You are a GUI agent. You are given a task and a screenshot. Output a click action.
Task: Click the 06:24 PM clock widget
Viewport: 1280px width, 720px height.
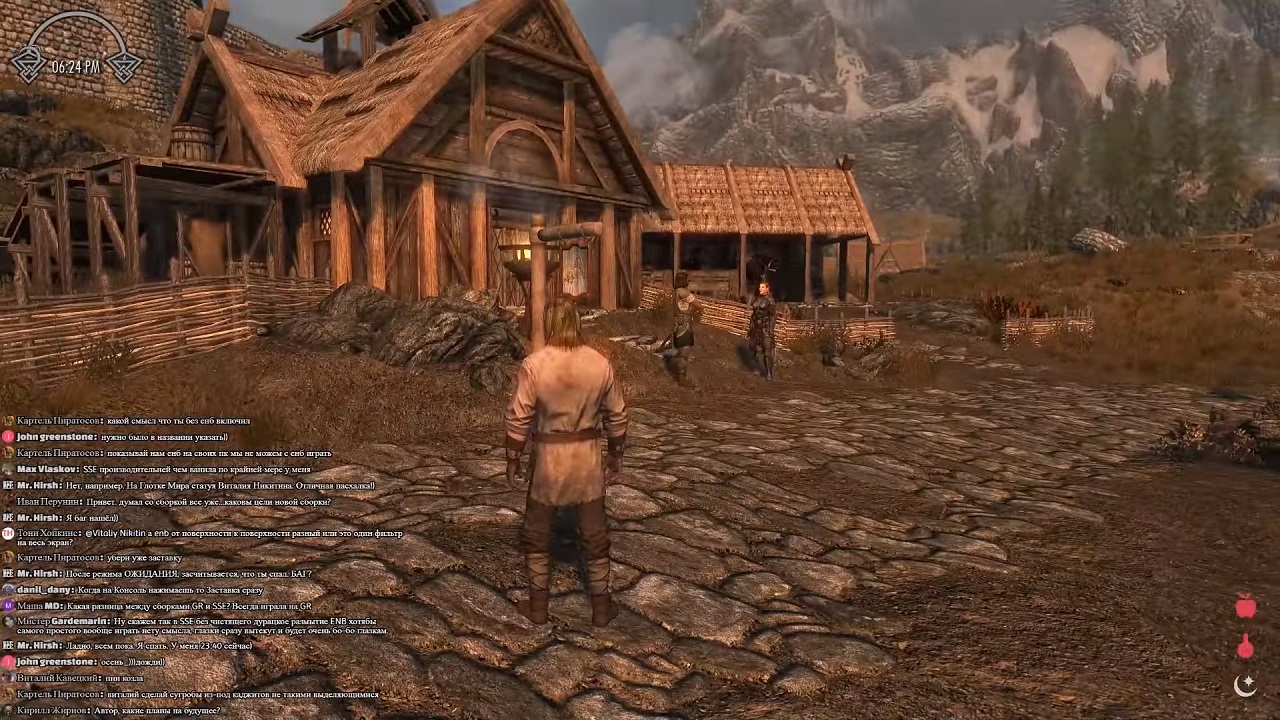pos(76,66)
